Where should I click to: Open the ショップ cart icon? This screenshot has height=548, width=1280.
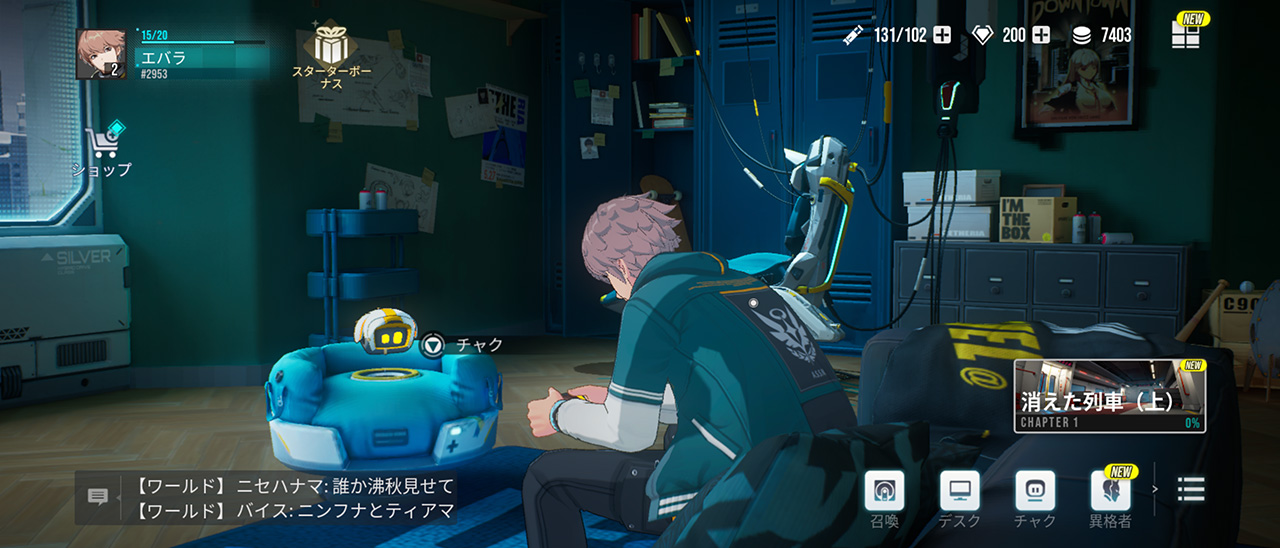pos(103,145)
